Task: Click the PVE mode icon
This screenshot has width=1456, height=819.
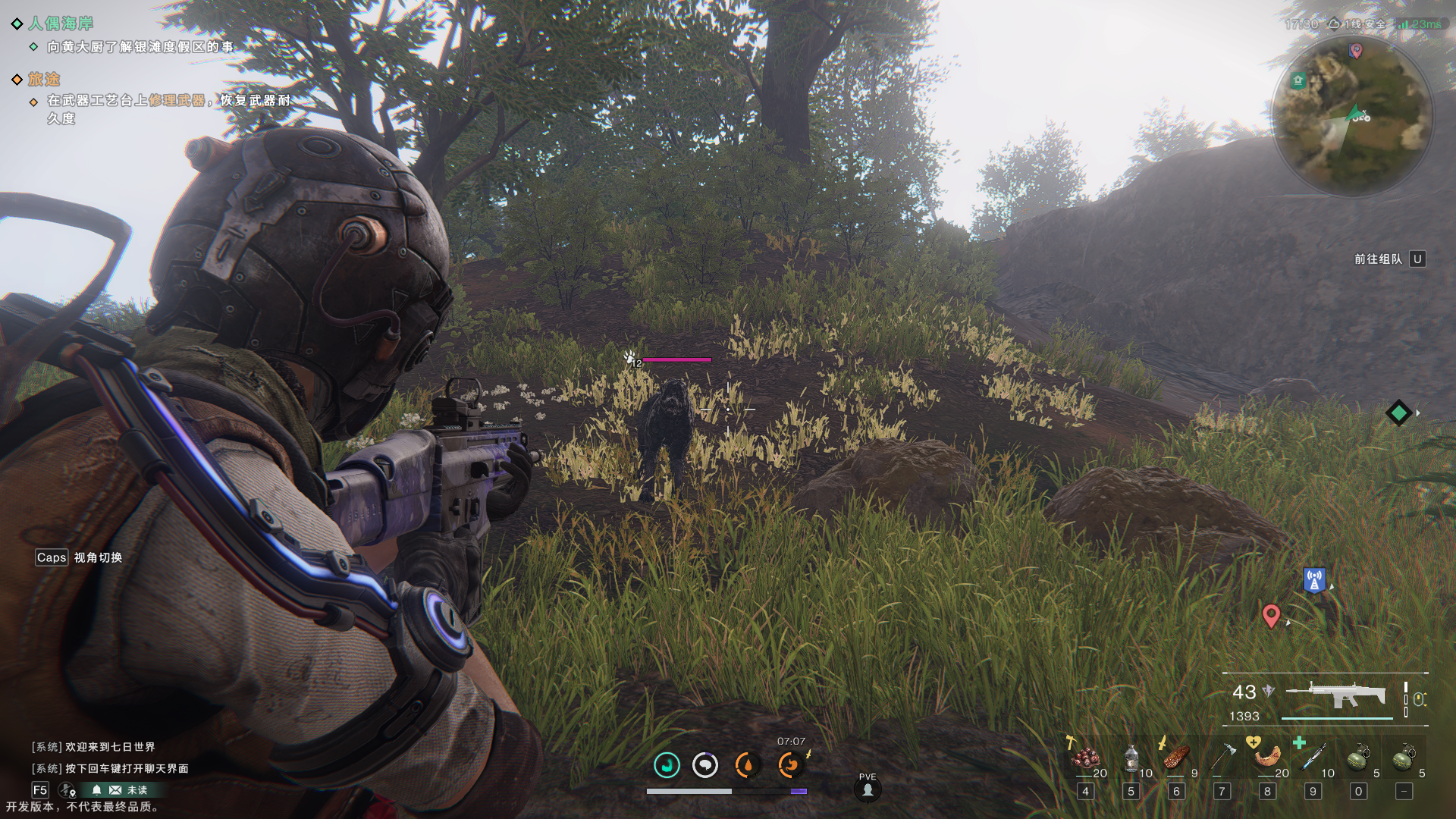Action: (868, 789)
